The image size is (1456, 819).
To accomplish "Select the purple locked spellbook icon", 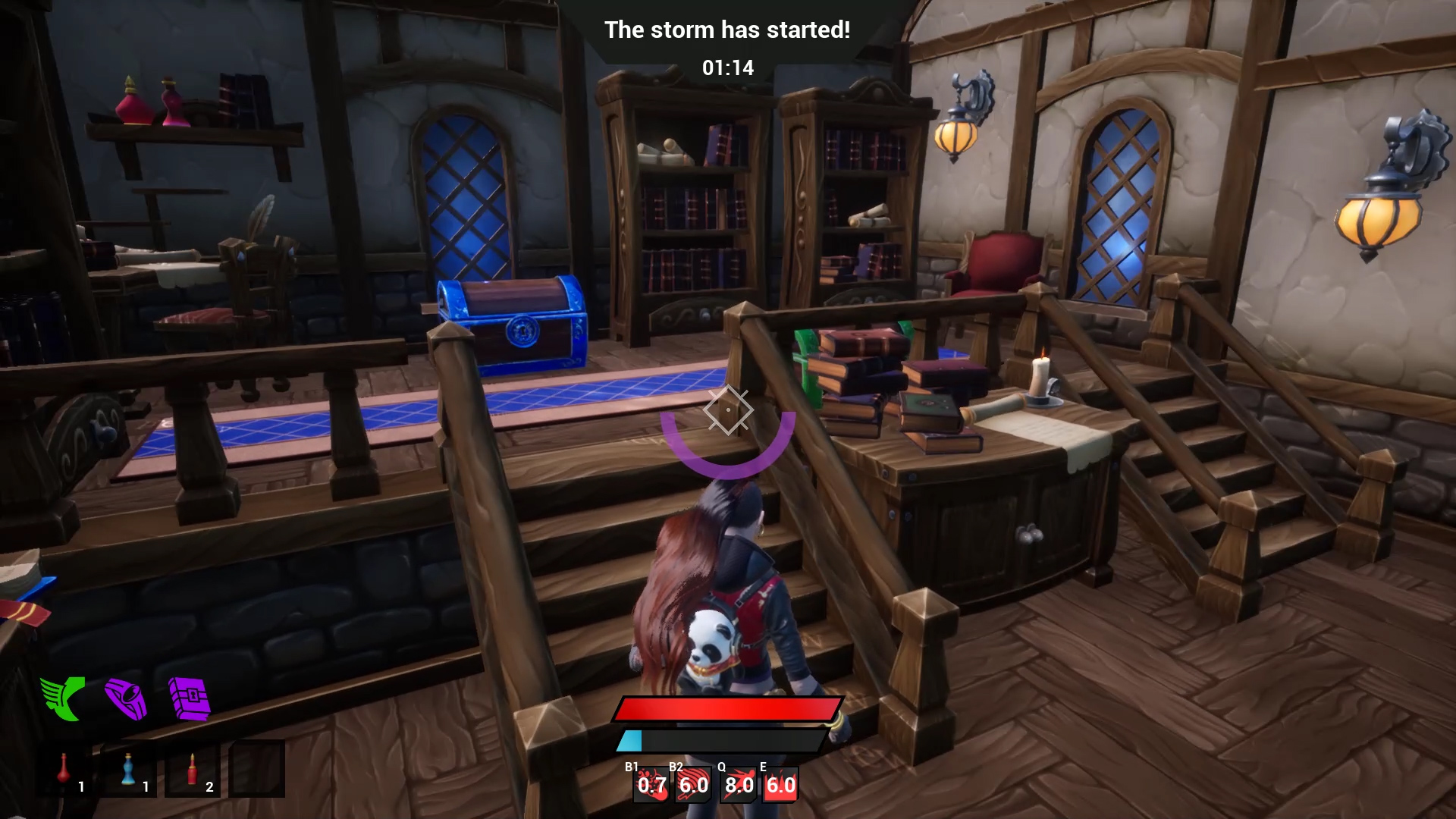I will 190,698.
